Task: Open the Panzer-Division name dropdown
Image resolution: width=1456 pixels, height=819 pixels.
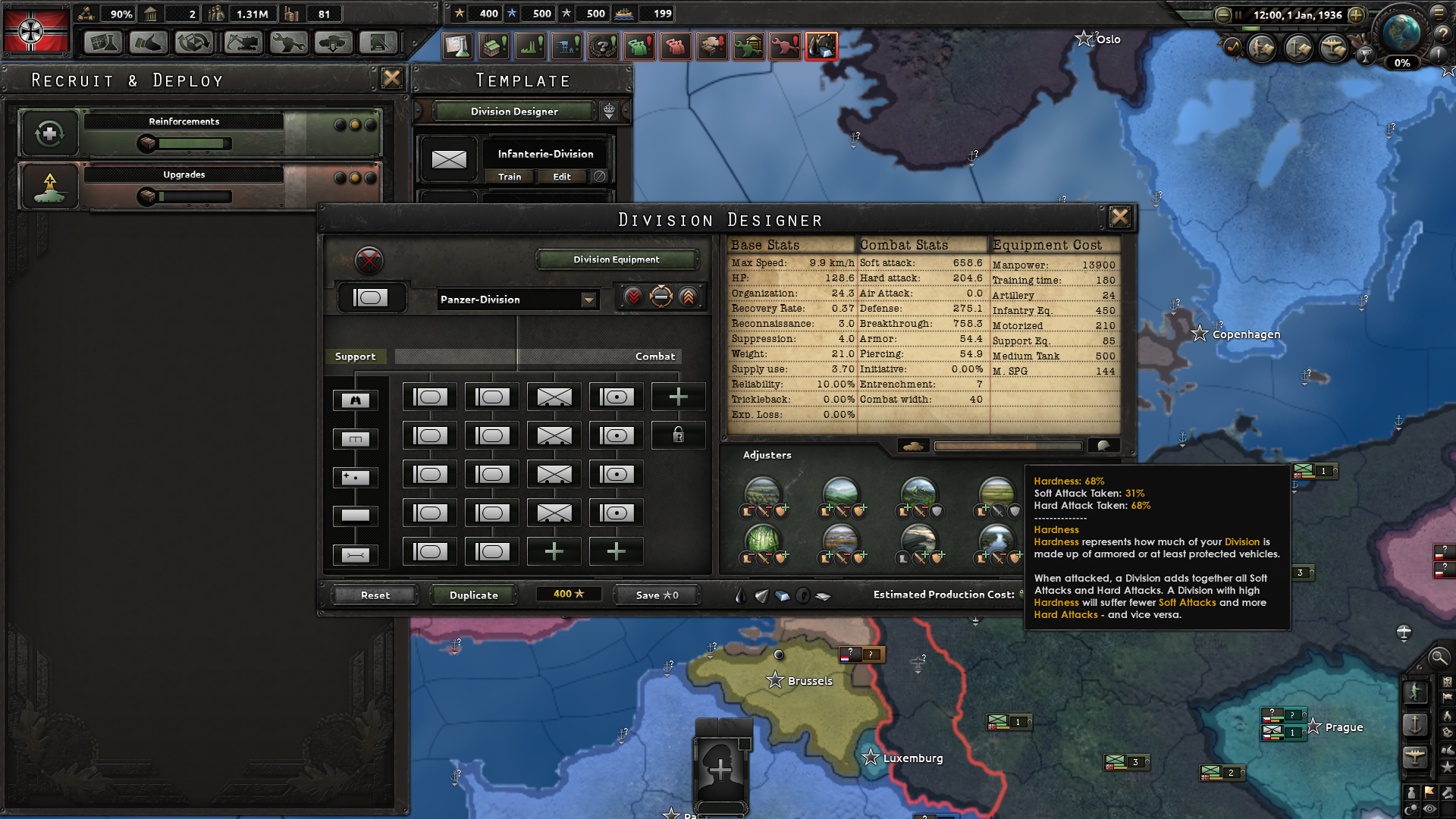Action: click(x=590, y=300)
